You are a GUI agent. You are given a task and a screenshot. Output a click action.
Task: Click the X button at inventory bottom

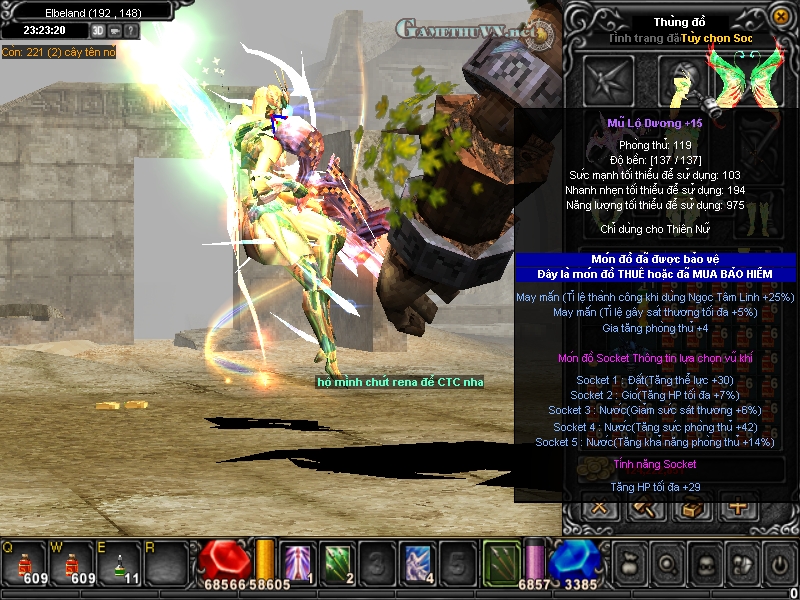601,508
